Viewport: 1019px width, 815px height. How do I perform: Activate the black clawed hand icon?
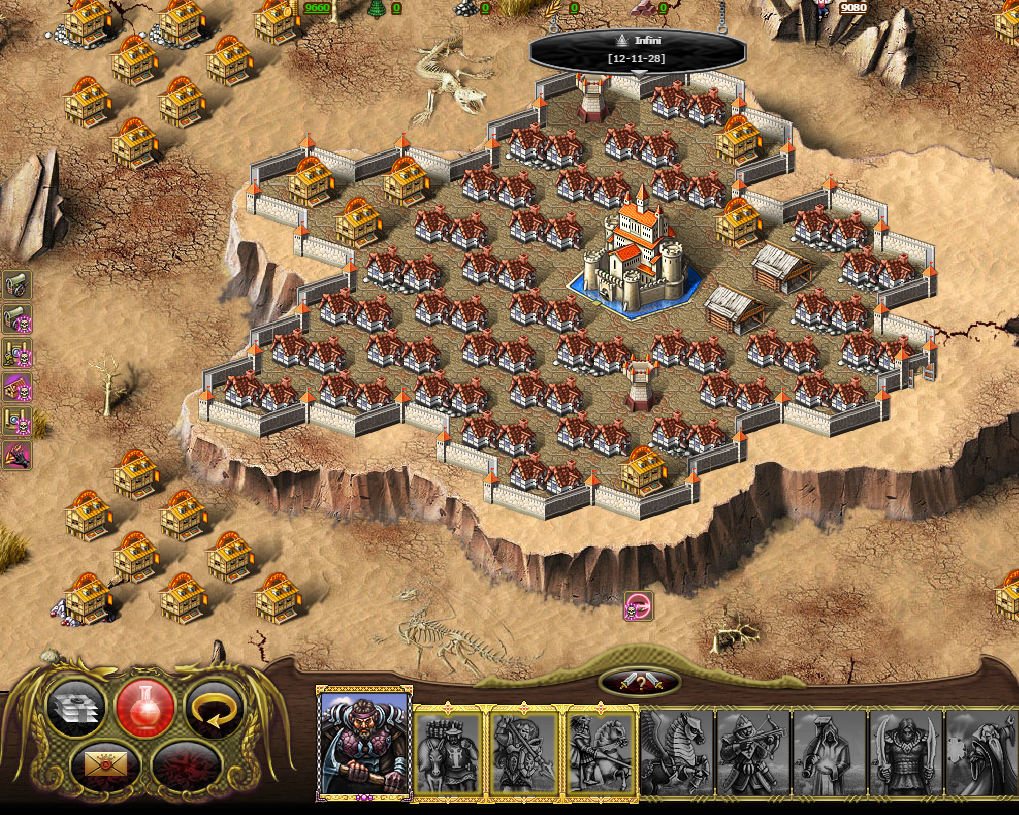click(x=18, y=455)
